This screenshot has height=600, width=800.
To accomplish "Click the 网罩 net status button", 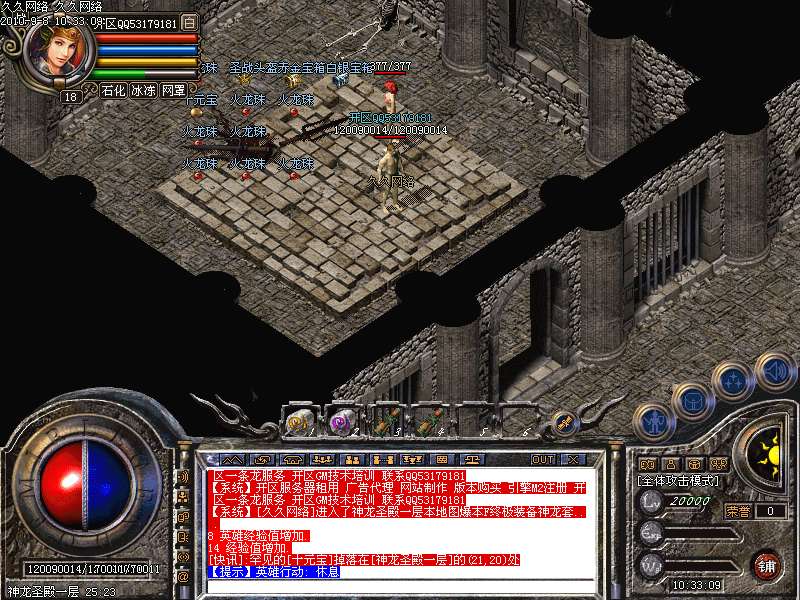I will (173, 90).
